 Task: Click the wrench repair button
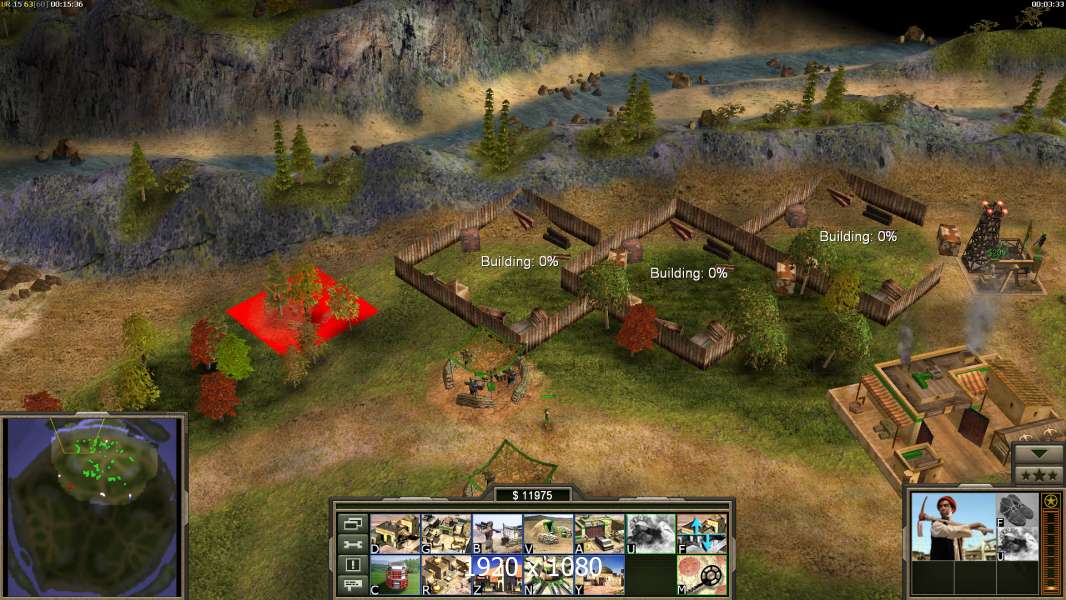click(352, 544)
